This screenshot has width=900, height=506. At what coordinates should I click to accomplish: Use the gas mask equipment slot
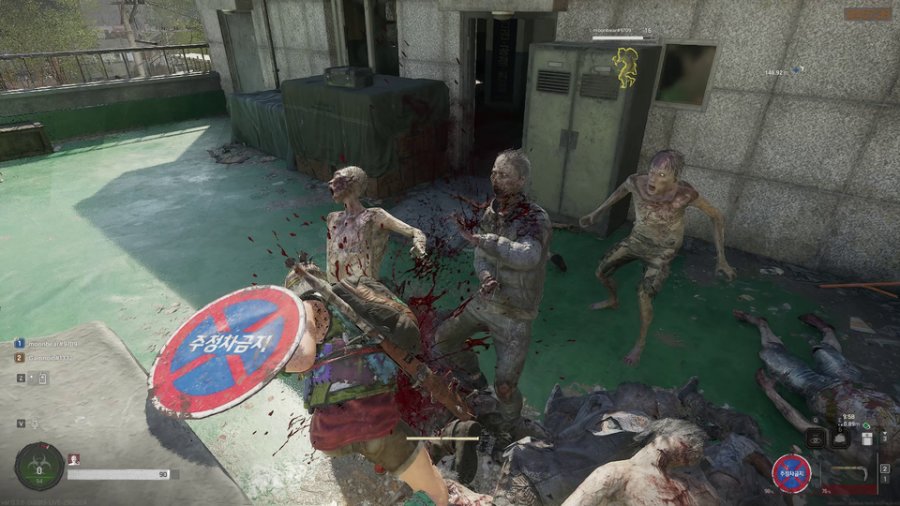point(816,438)
